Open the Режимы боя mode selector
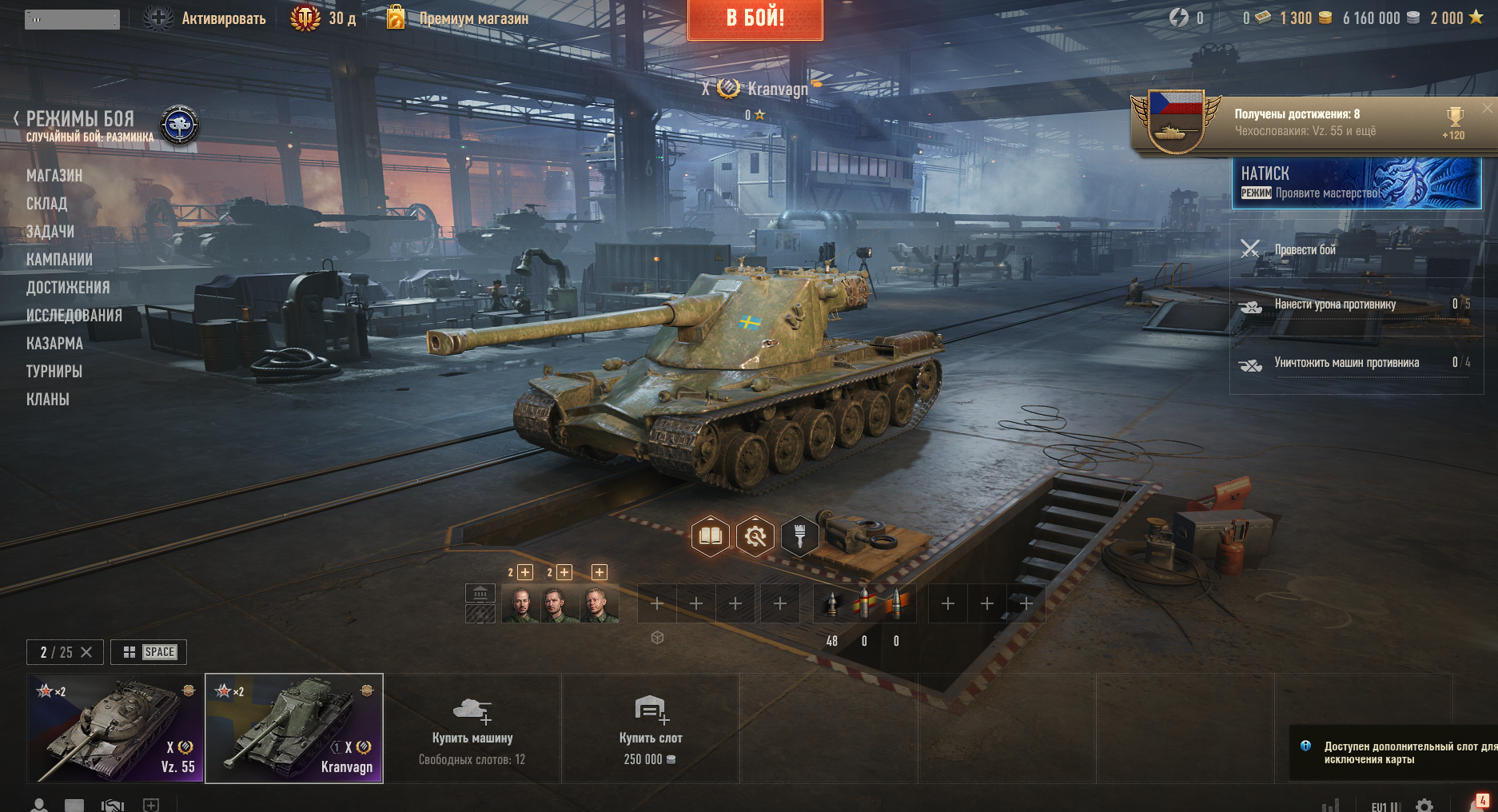The width and height of the screenshot is (1498, 812). [x=80, y=120]
